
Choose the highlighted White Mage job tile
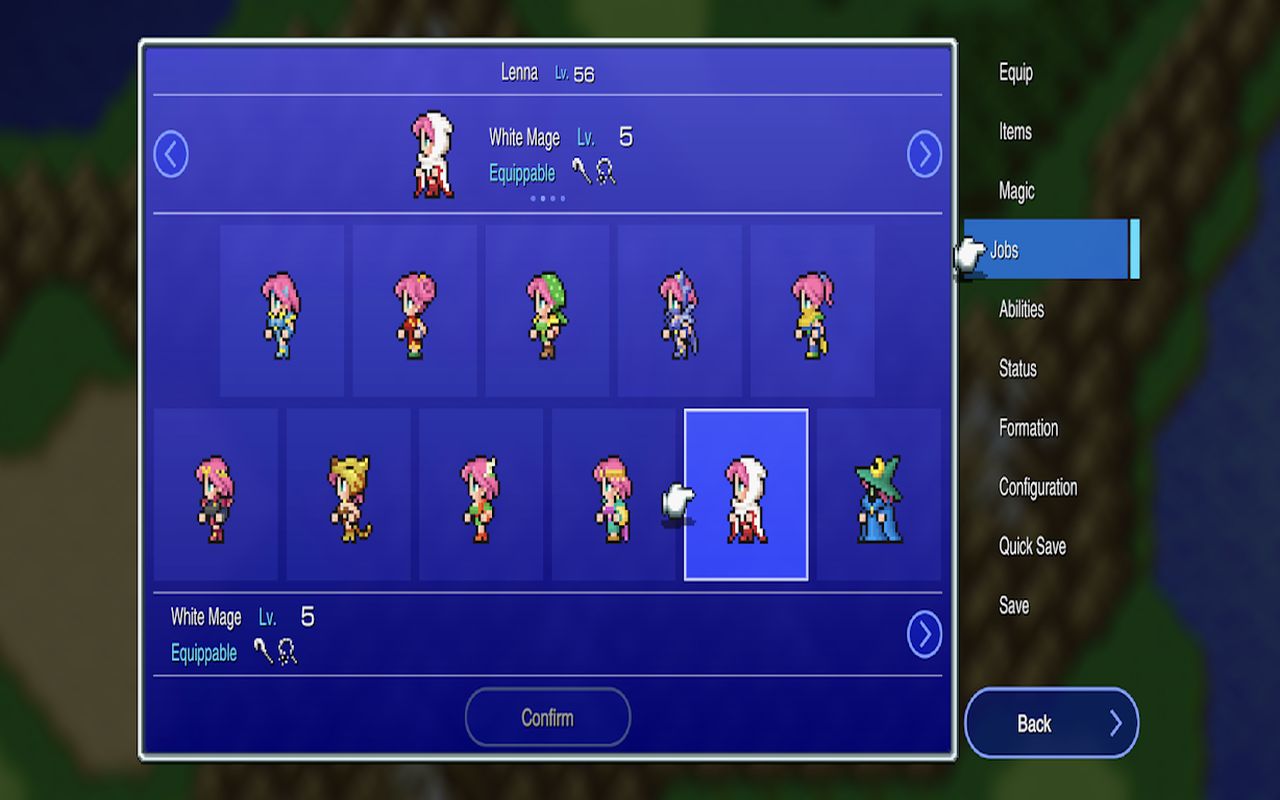click(x=746, y=495)
